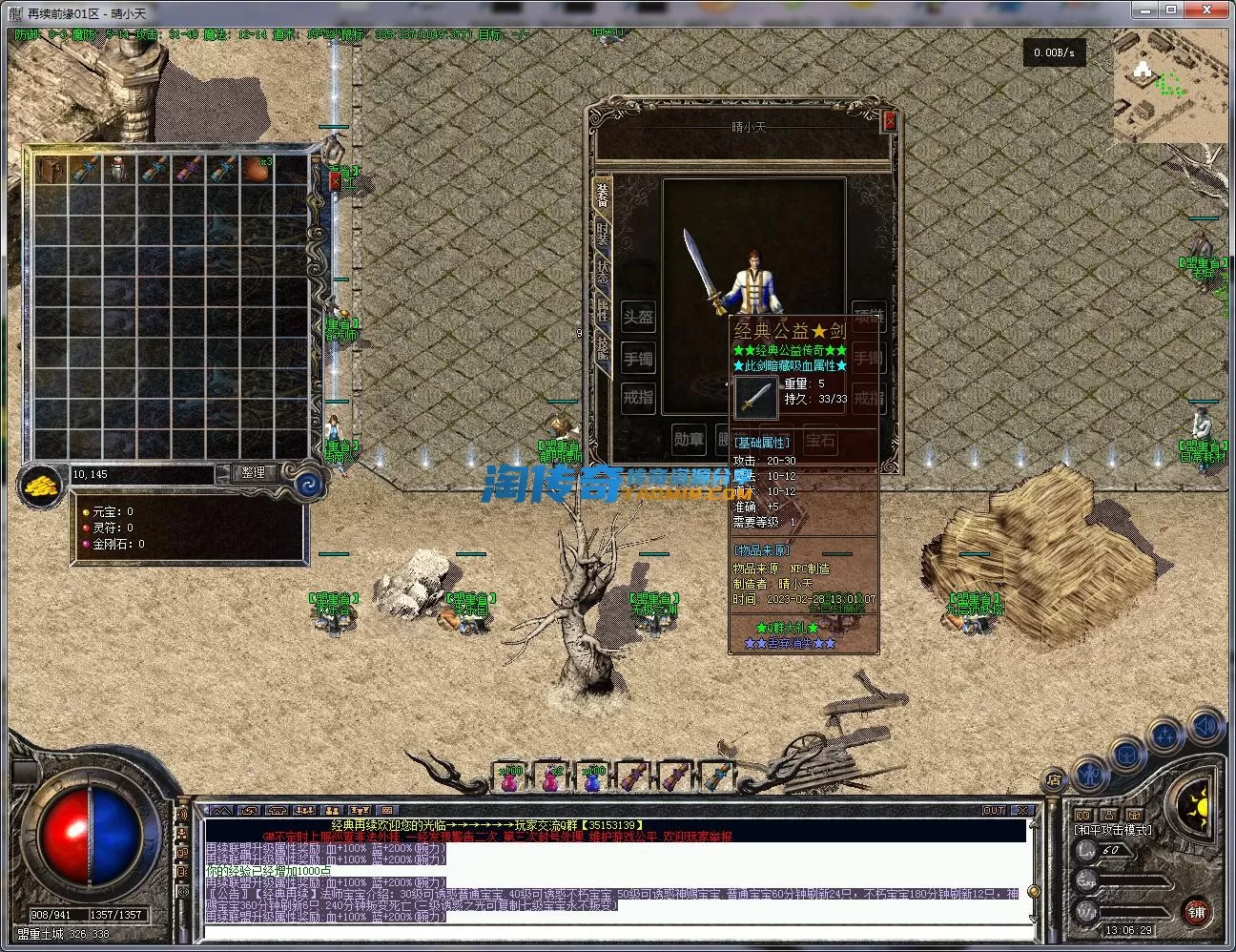
Task: Toggle the speaker sound button
Action: pyautogui.click(x=1205, y=728)
